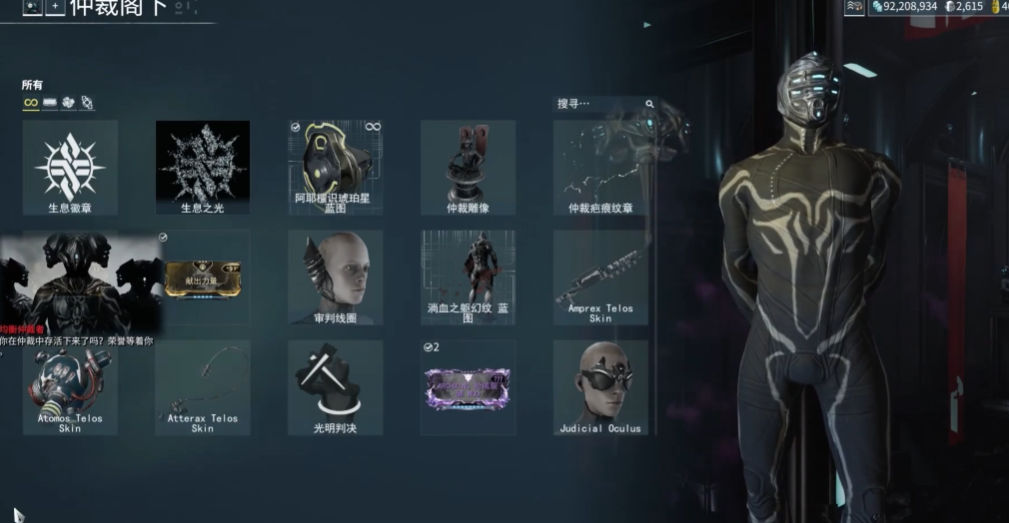
Task: Select the 审判线圈 head accessory
Action: tap(335, 277)
